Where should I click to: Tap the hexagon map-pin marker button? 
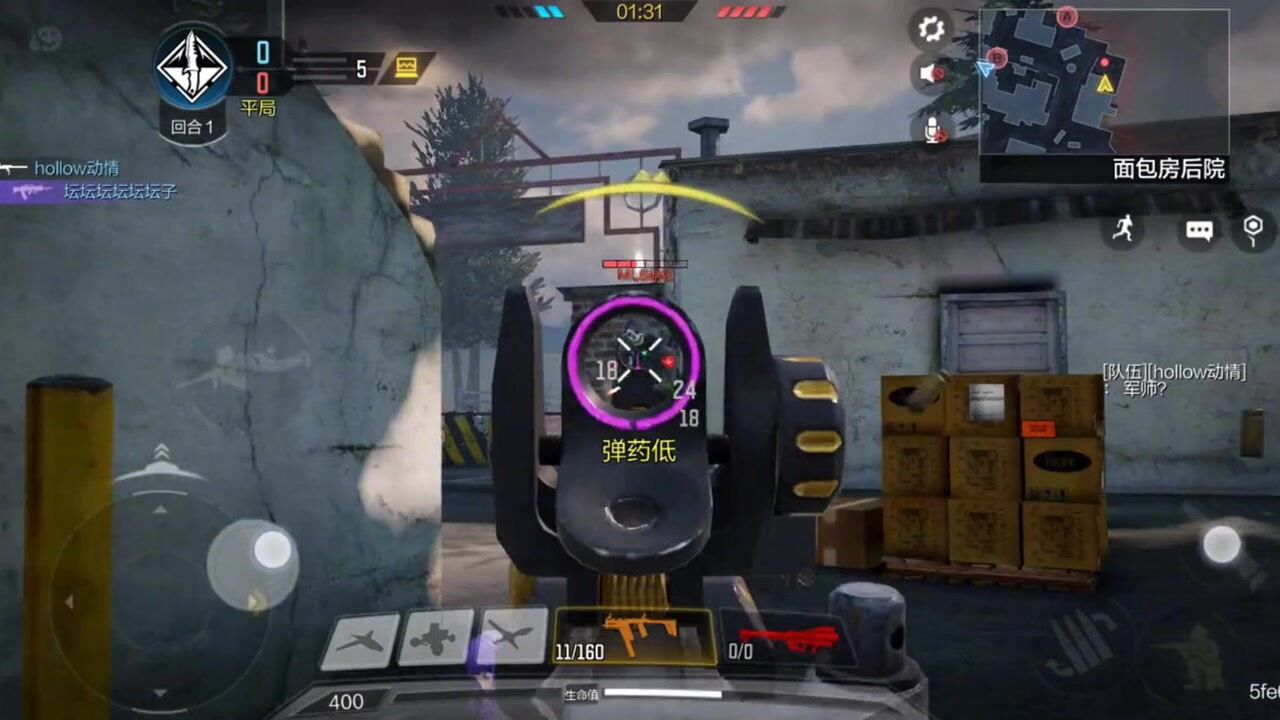(1253, 229)
